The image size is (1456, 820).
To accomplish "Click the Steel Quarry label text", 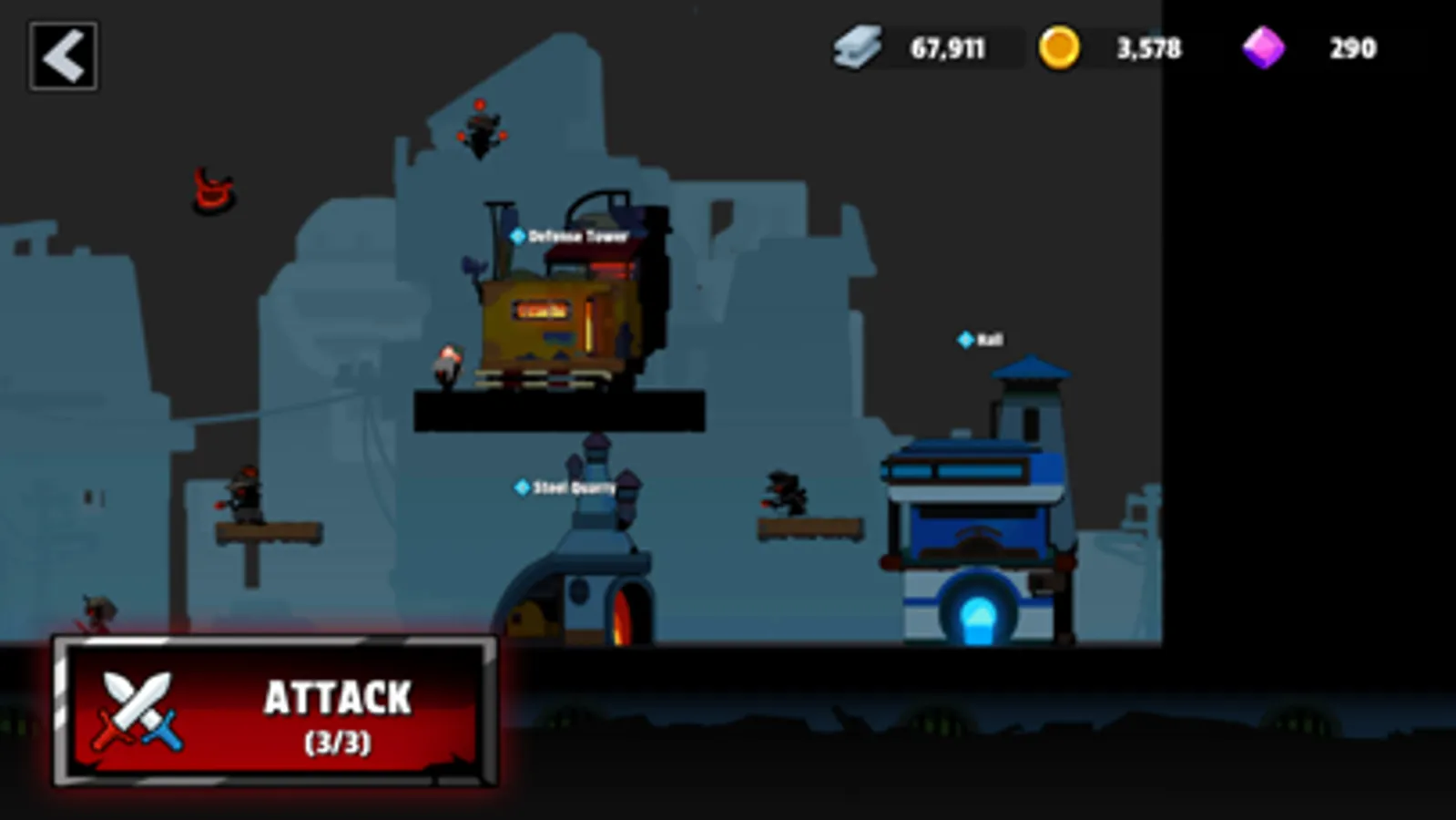I will click(x=572, y=487).
